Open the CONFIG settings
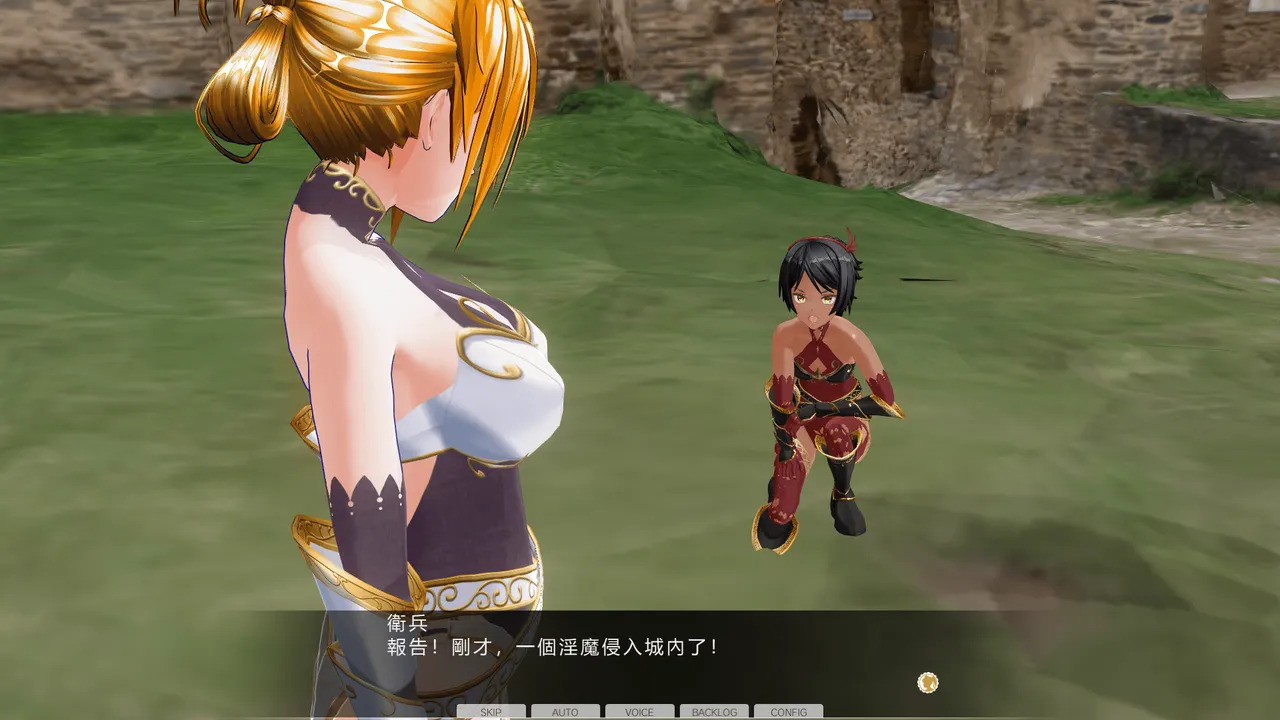The image size is (1280, 720). coord(788,712)
